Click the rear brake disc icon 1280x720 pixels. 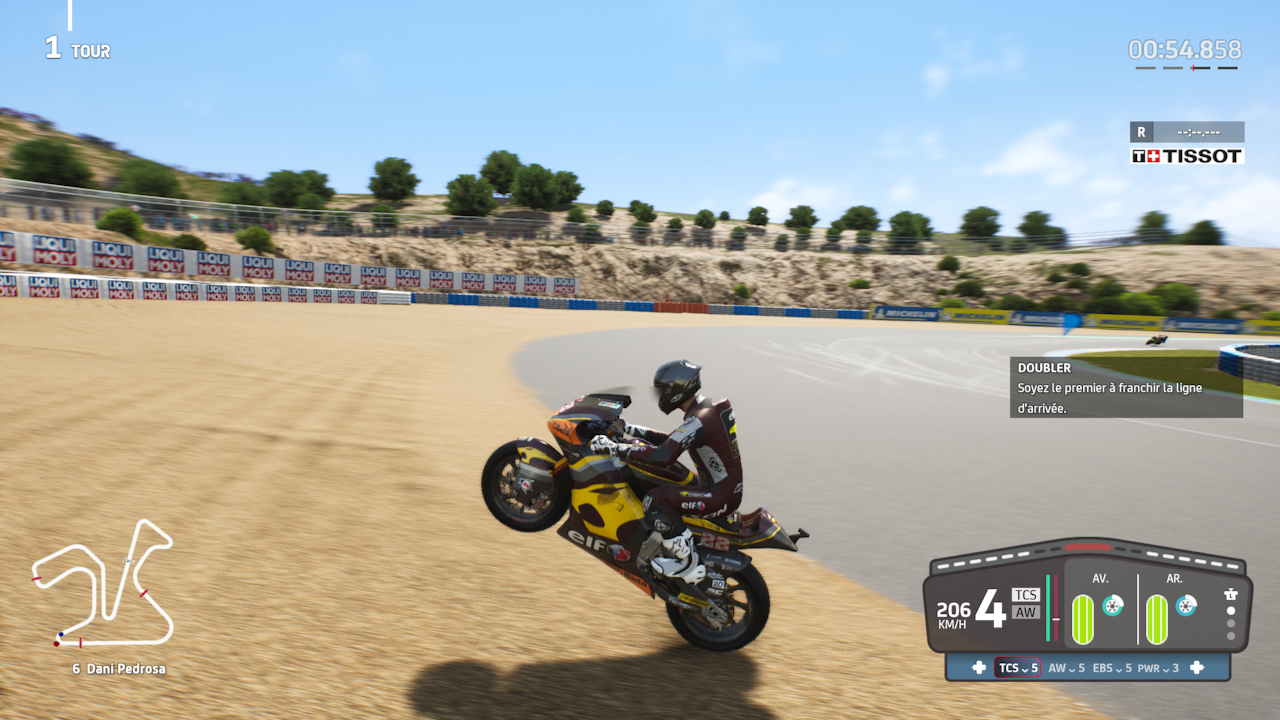1186,605
